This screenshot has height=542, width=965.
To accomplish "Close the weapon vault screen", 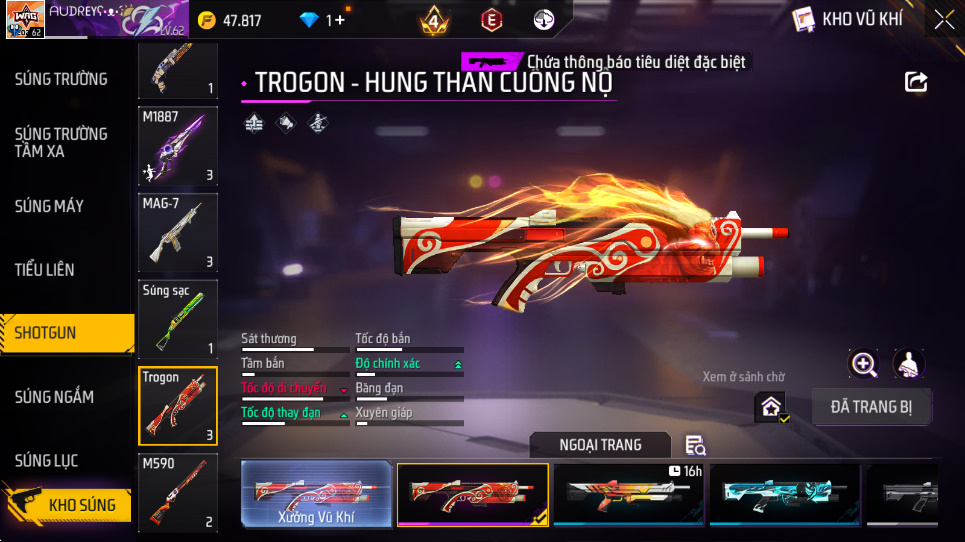I will (943, 20).
